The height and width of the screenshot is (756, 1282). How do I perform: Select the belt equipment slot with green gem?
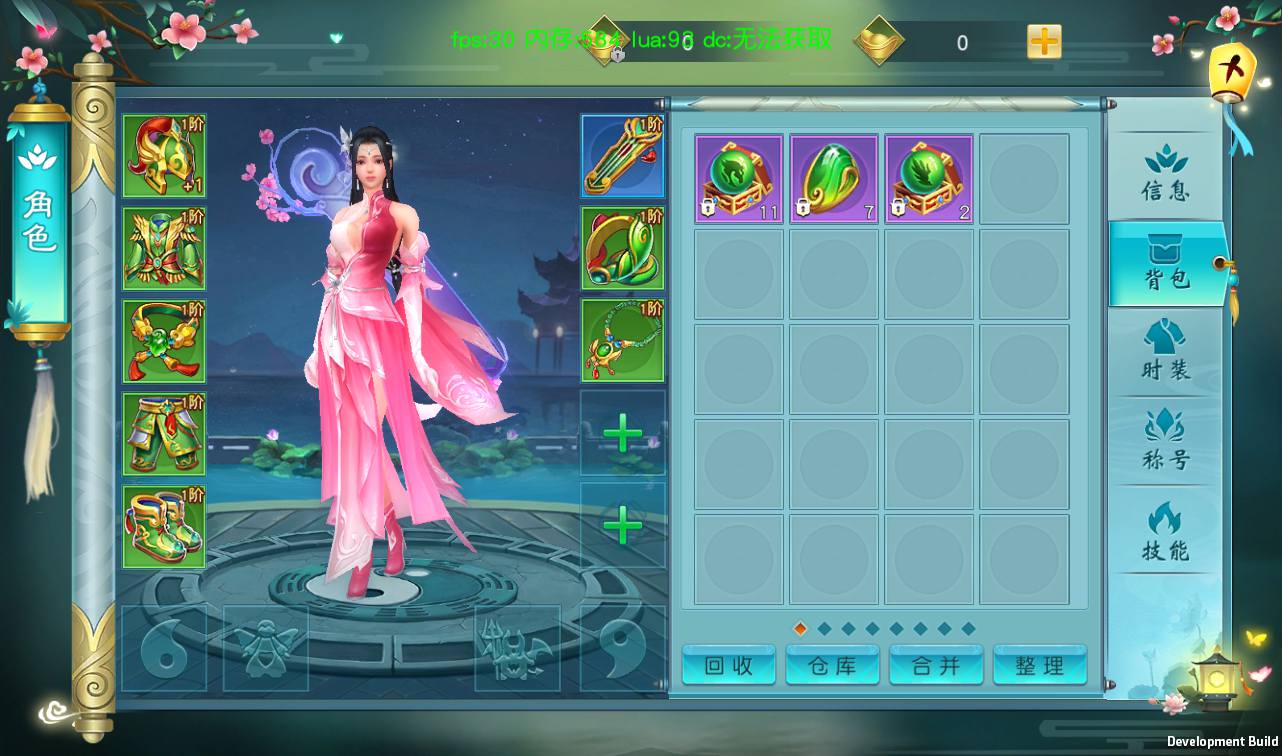164,341
